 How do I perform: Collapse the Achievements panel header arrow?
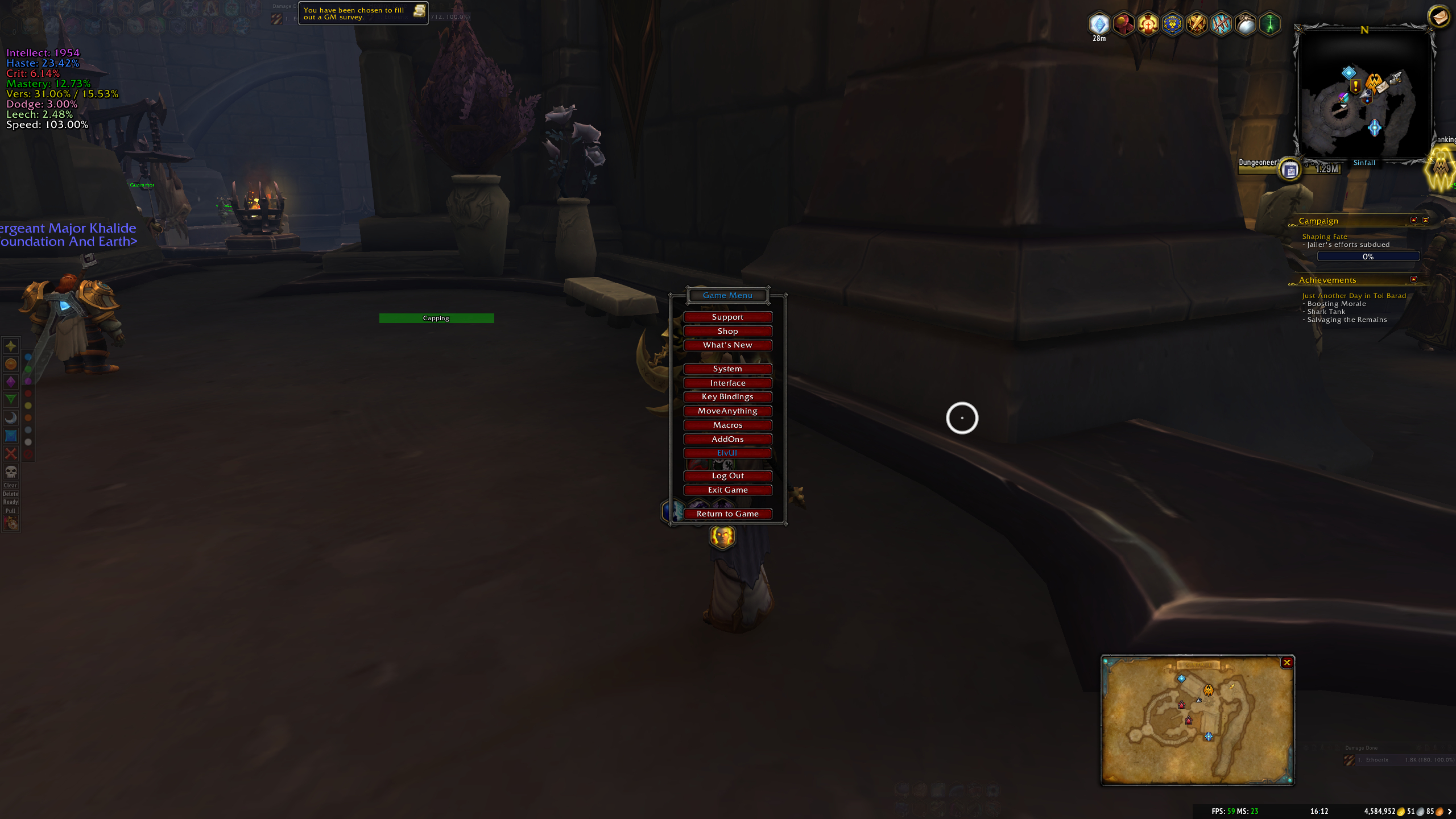click(1414, 279)
